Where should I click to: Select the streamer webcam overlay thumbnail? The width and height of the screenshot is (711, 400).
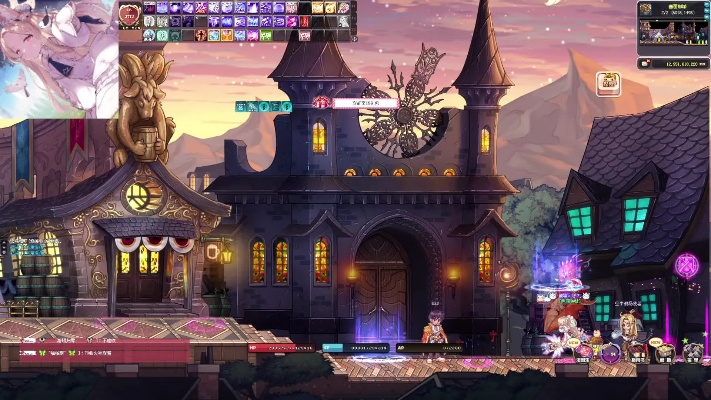coord(58,58)
